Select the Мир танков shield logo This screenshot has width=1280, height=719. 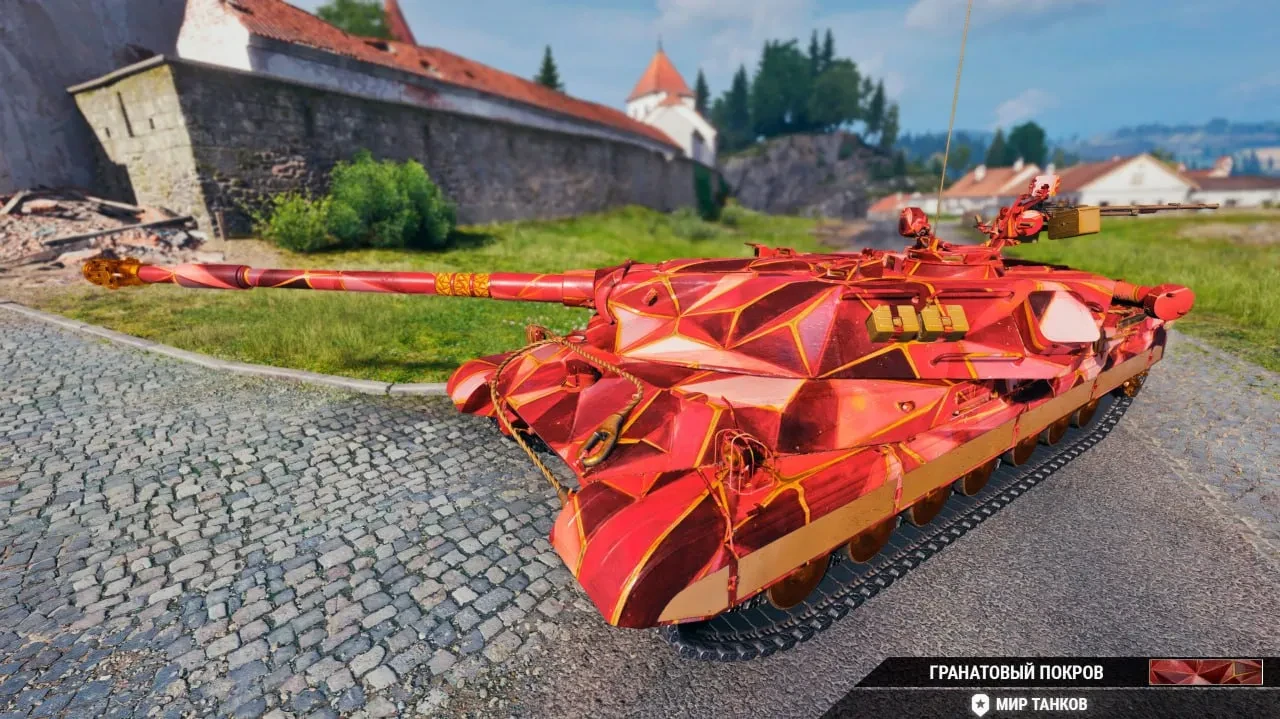click(980, 704)
